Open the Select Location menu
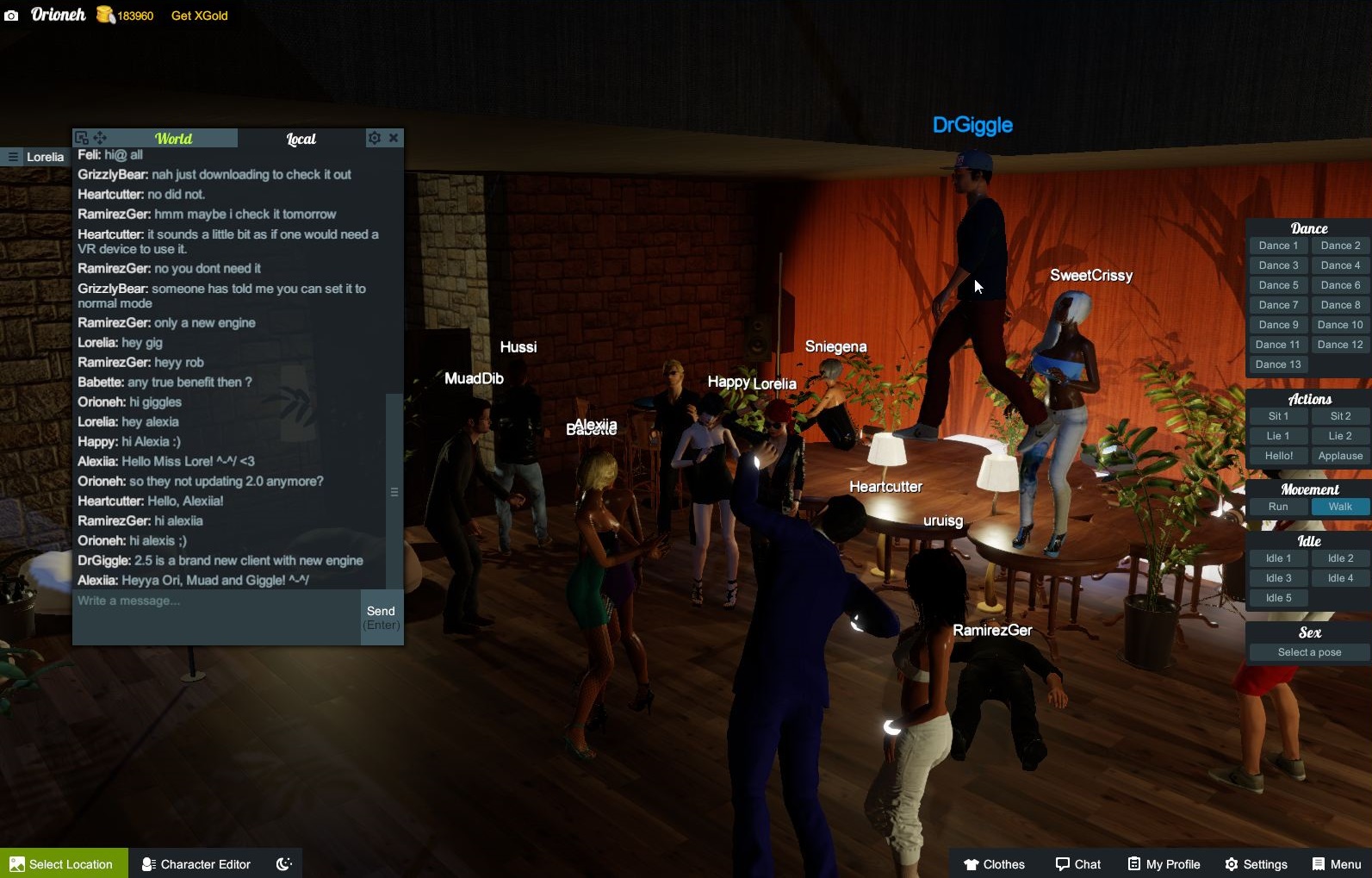This screenshot has height=878, width=1372. coord(63,863)
